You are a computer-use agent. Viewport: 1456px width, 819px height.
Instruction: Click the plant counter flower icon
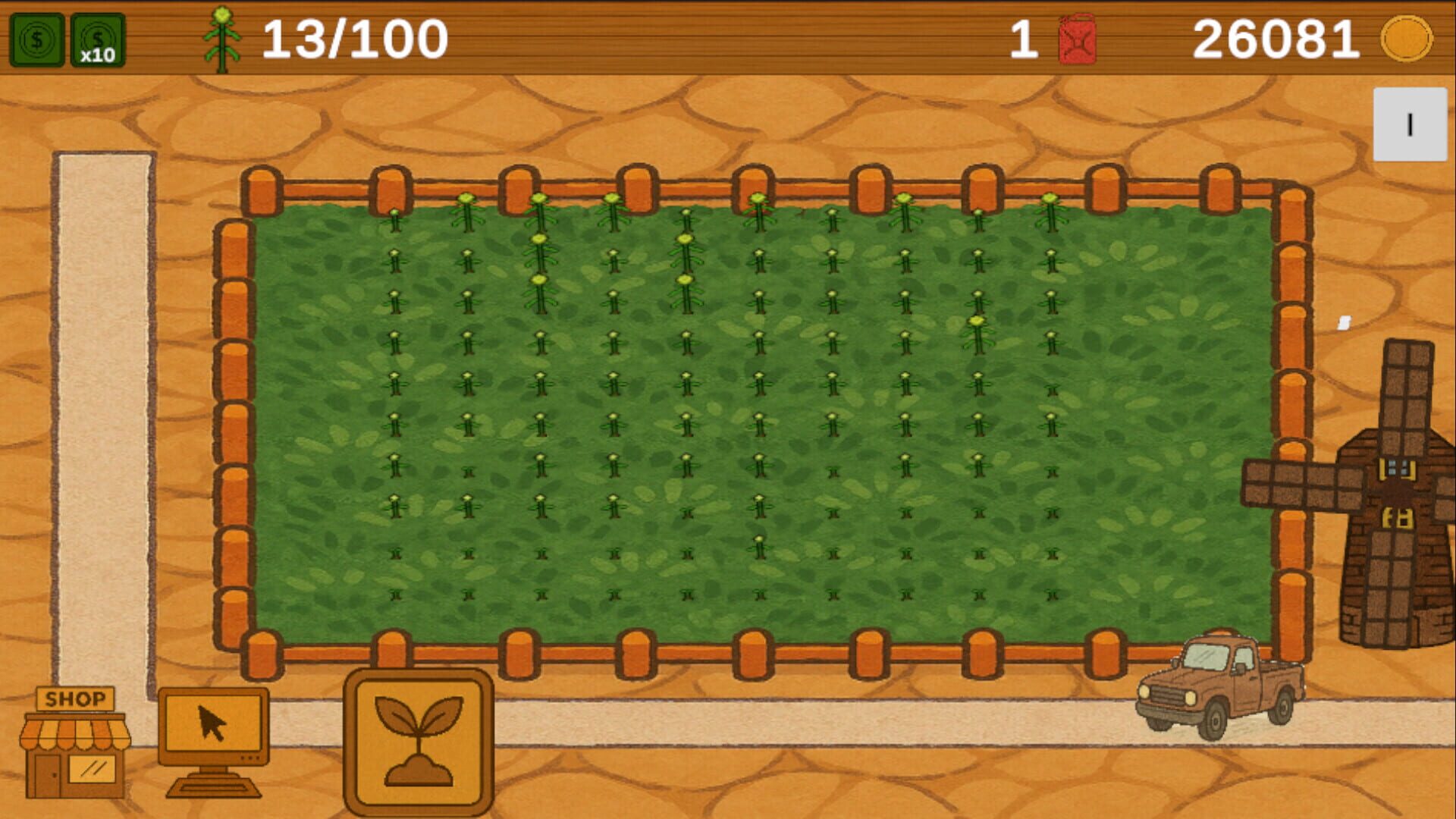pos(221,39)
